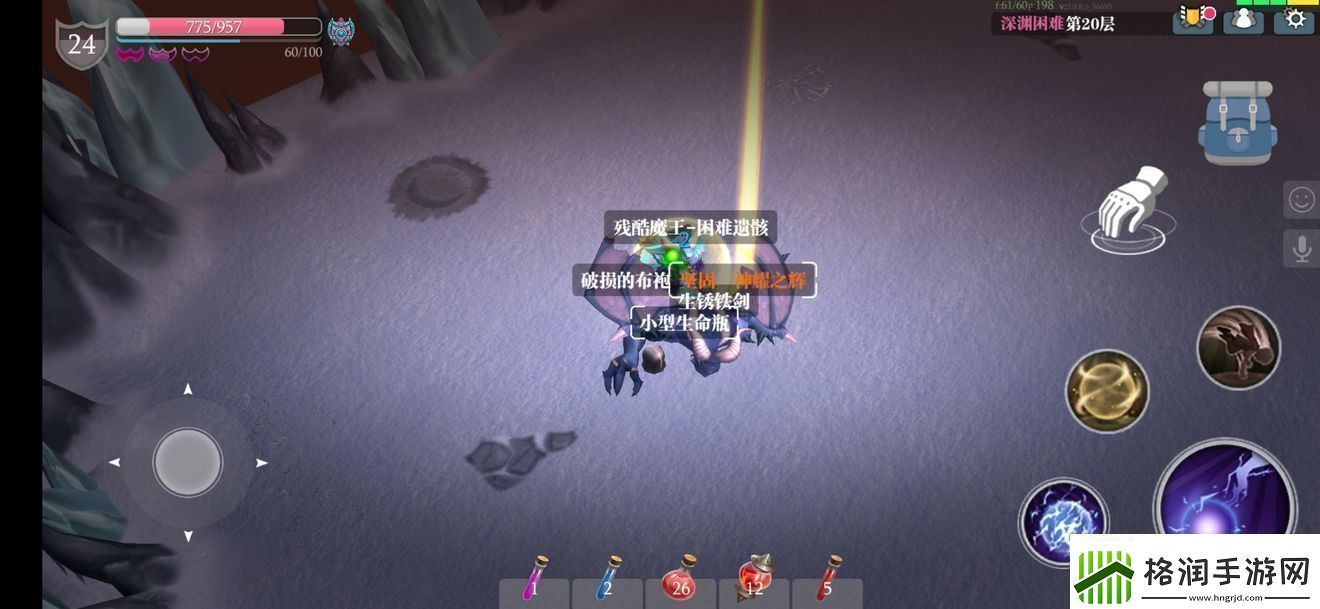Screen dimensions: 1320x609
Task: Tap the level 24 shield badge
Action: point(82,44)
